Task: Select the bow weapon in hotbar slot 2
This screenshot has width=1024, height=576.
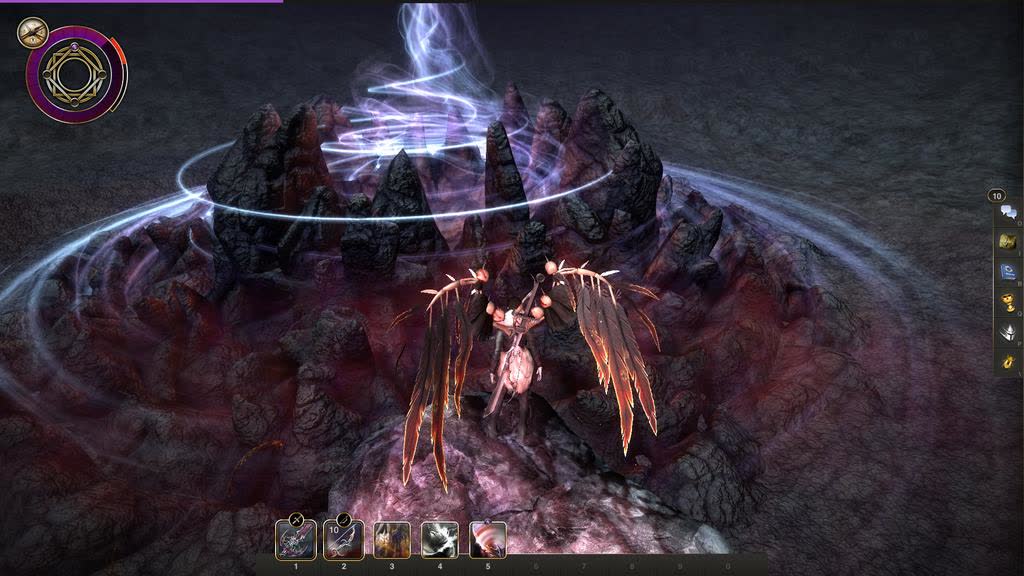Action: tap(344, 541)
